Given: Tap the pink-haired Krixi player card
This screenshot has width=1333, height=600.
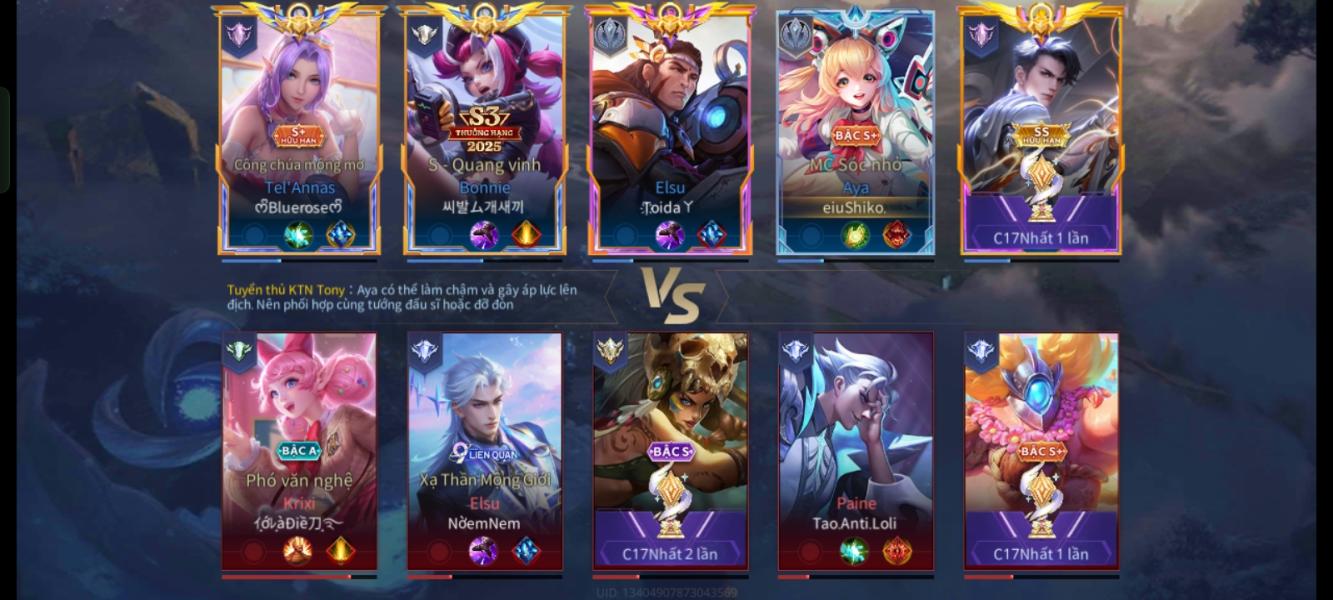Looking at the screenshot, I should pyautogui.click(x=299, y=450).
